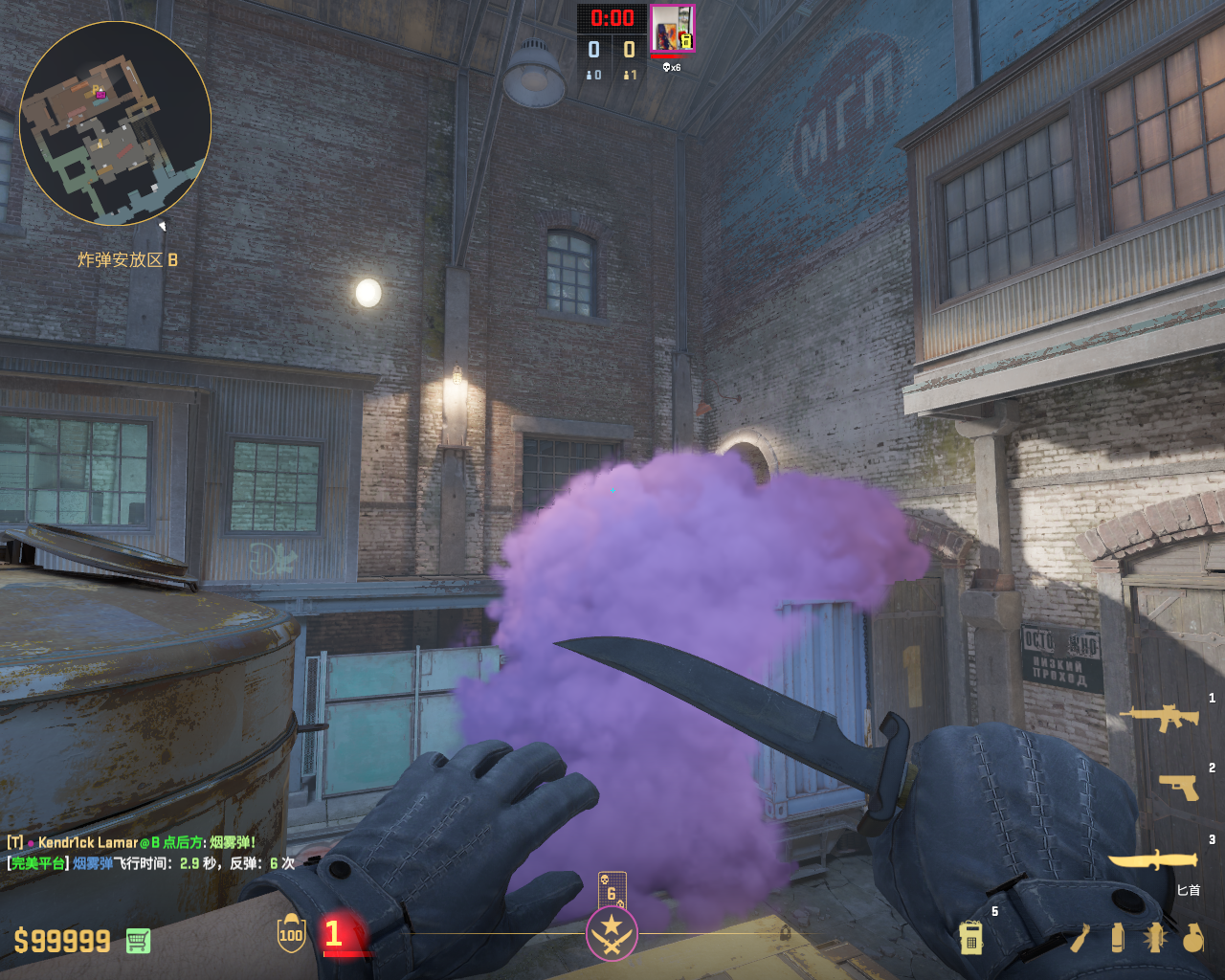Select the player avatar on the scoreboard

(x=672, y=29)
